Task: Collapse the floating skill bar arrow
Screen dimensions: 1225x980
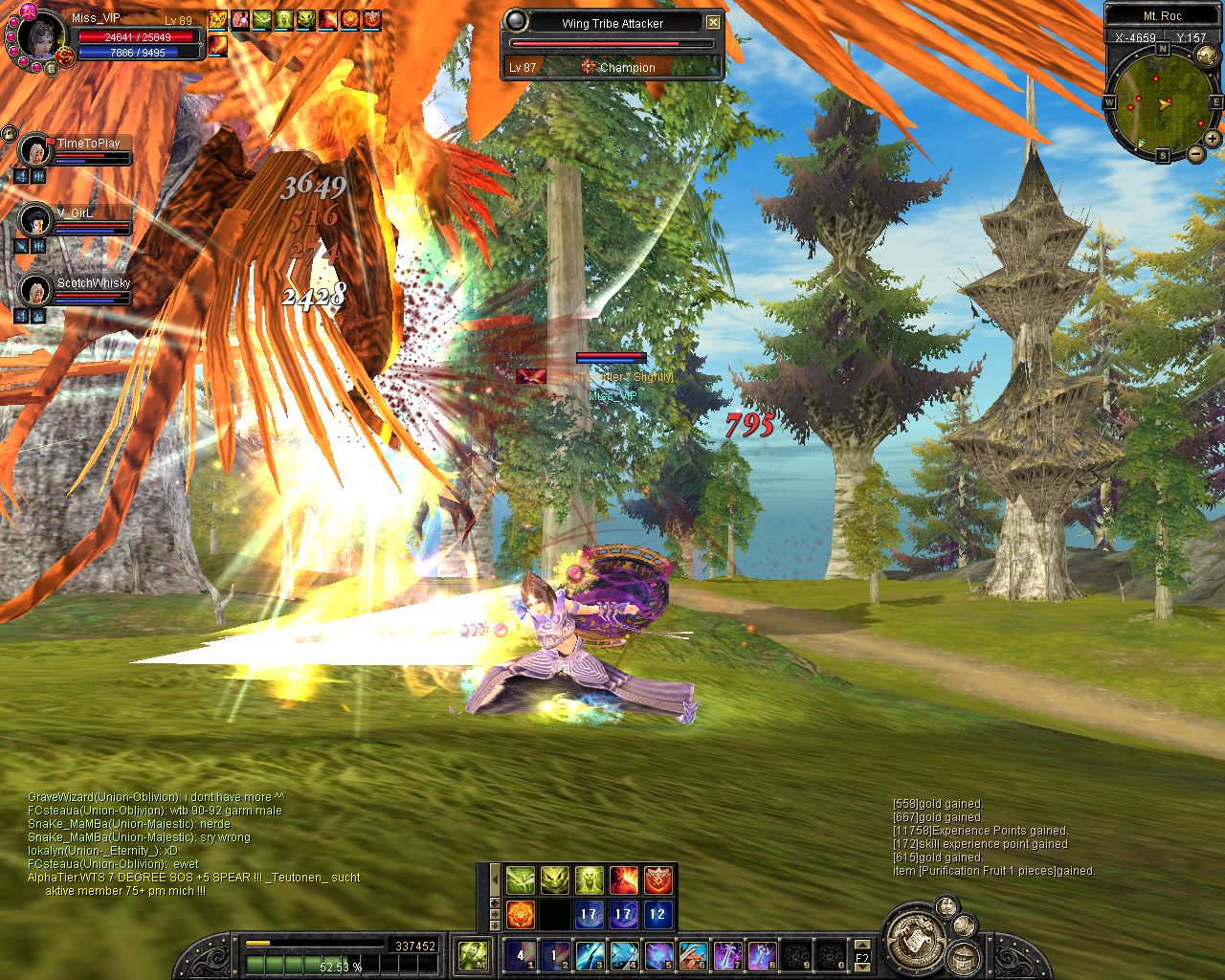Action: click(495, 879)
